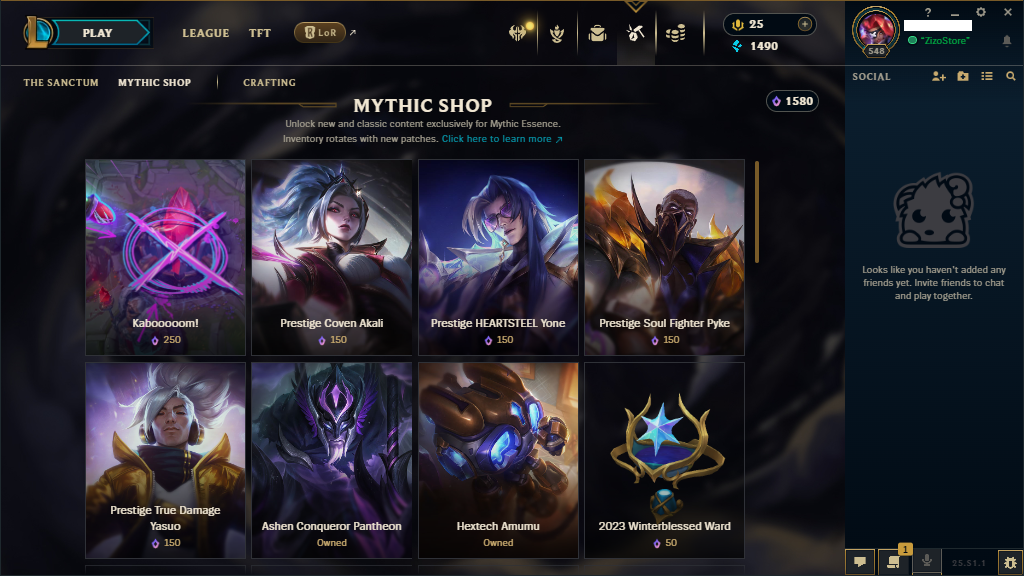Open the store via coin stack icon

pos(676,34)
